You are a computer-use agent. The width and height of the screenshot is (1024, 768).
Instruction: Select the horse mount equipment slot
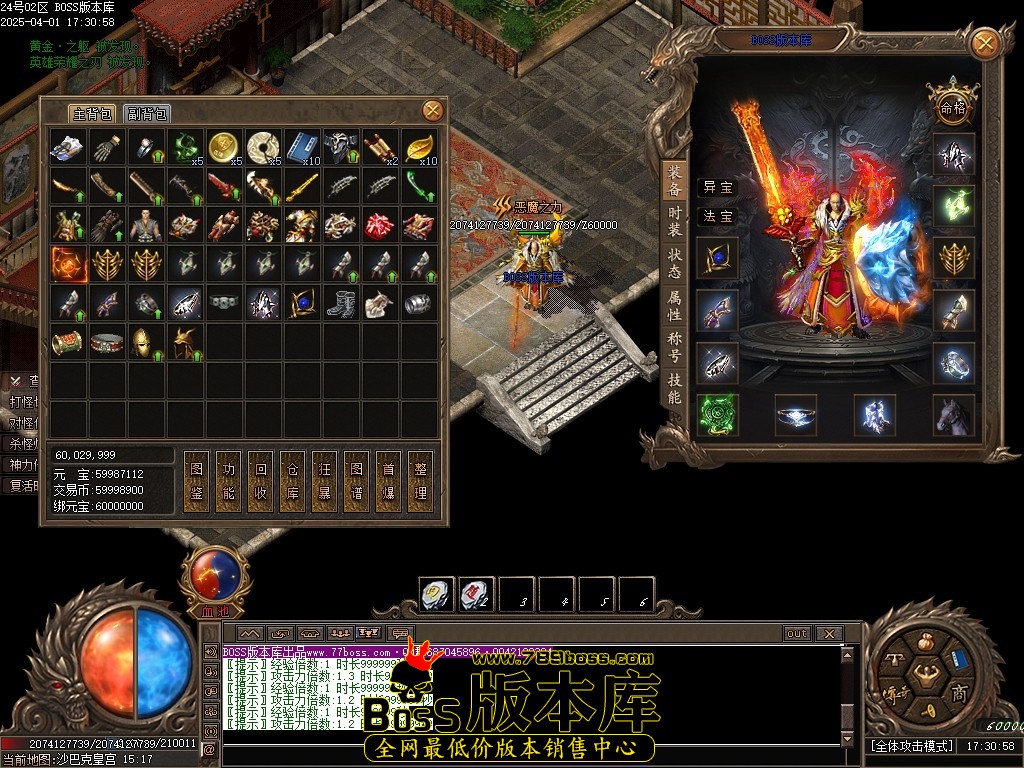point(953,415)
